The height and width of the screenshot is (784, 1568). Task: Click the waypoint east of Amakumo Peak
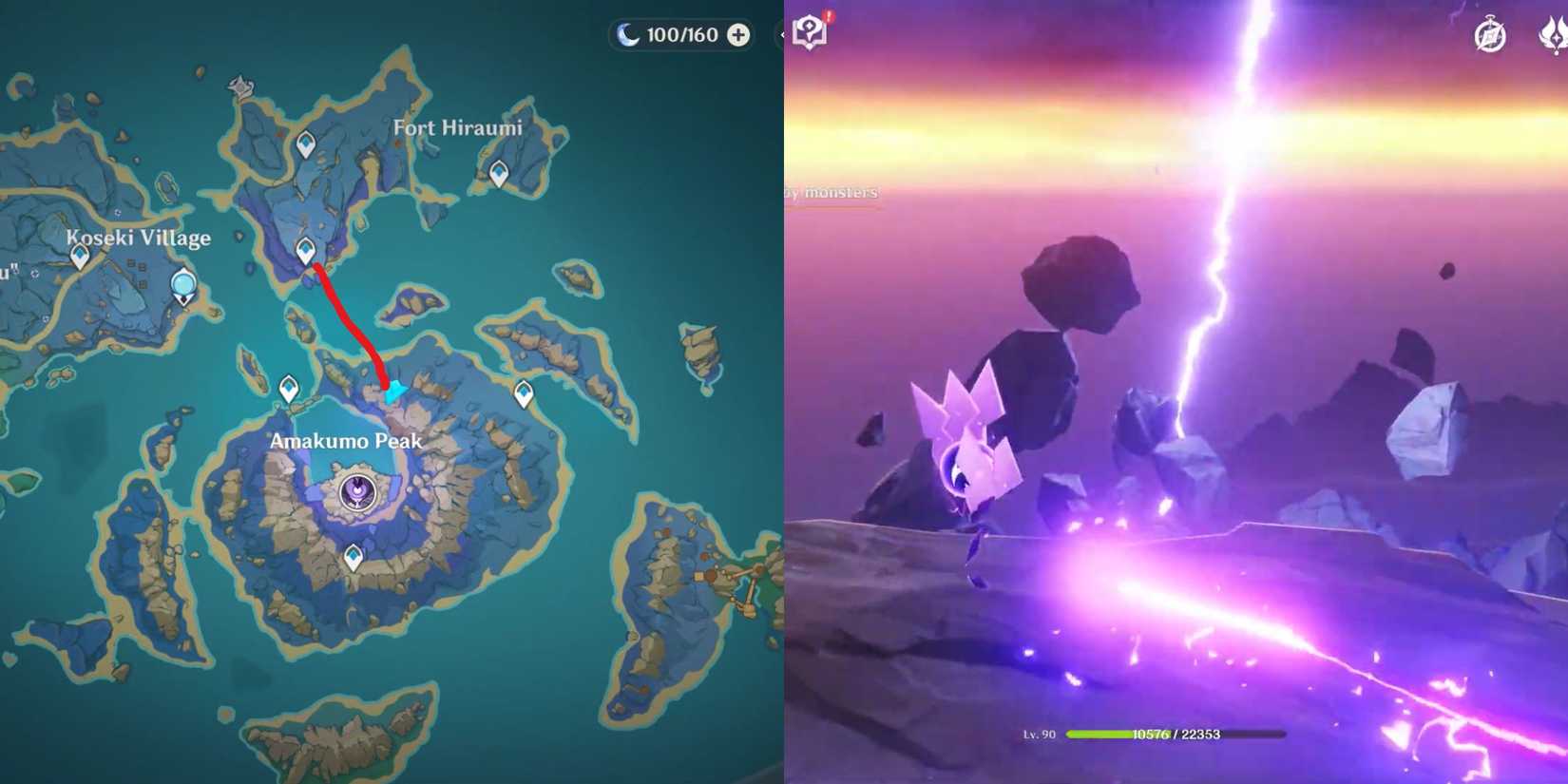[x=524, y=391]
